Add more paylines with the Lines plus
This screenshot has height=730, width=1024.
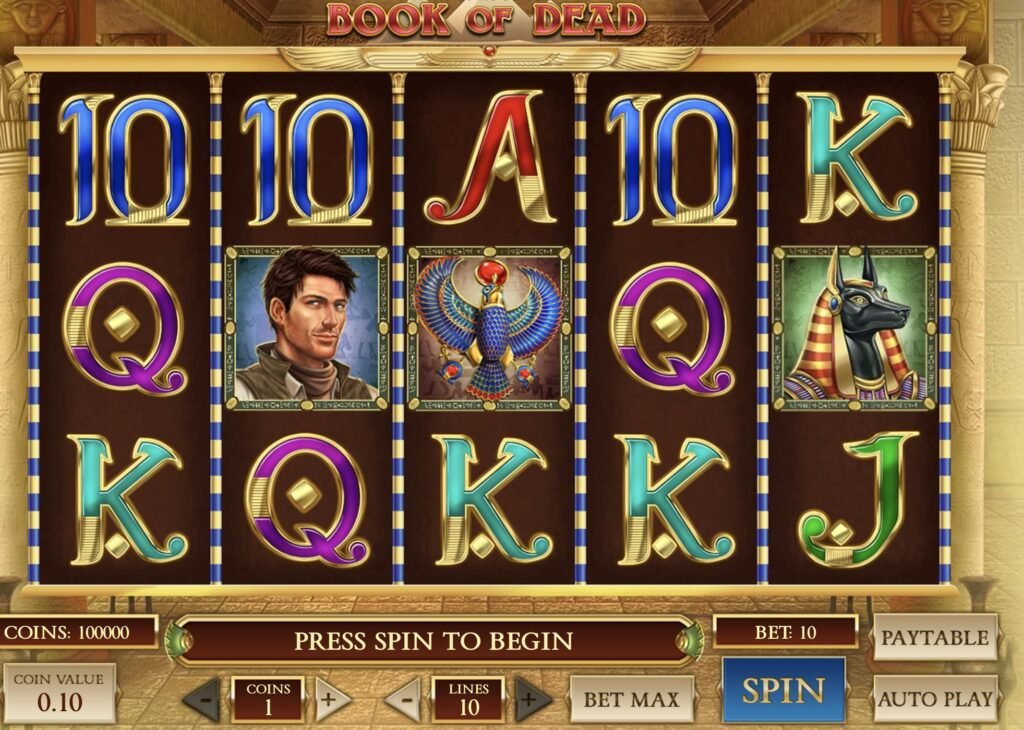click(x=533, y=698)
